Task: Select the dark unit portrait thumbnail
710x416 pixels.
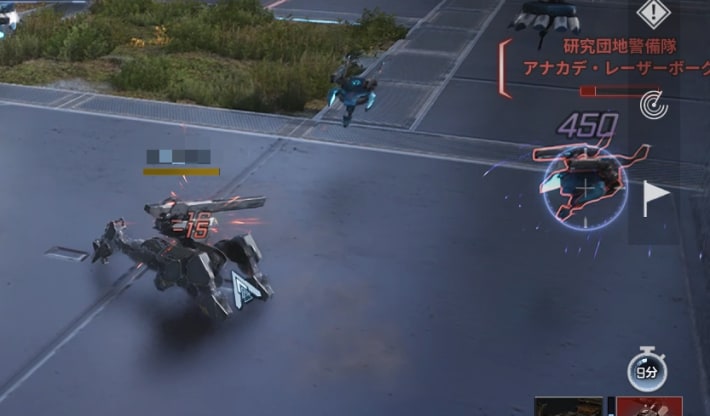Action: pos(568,407)
